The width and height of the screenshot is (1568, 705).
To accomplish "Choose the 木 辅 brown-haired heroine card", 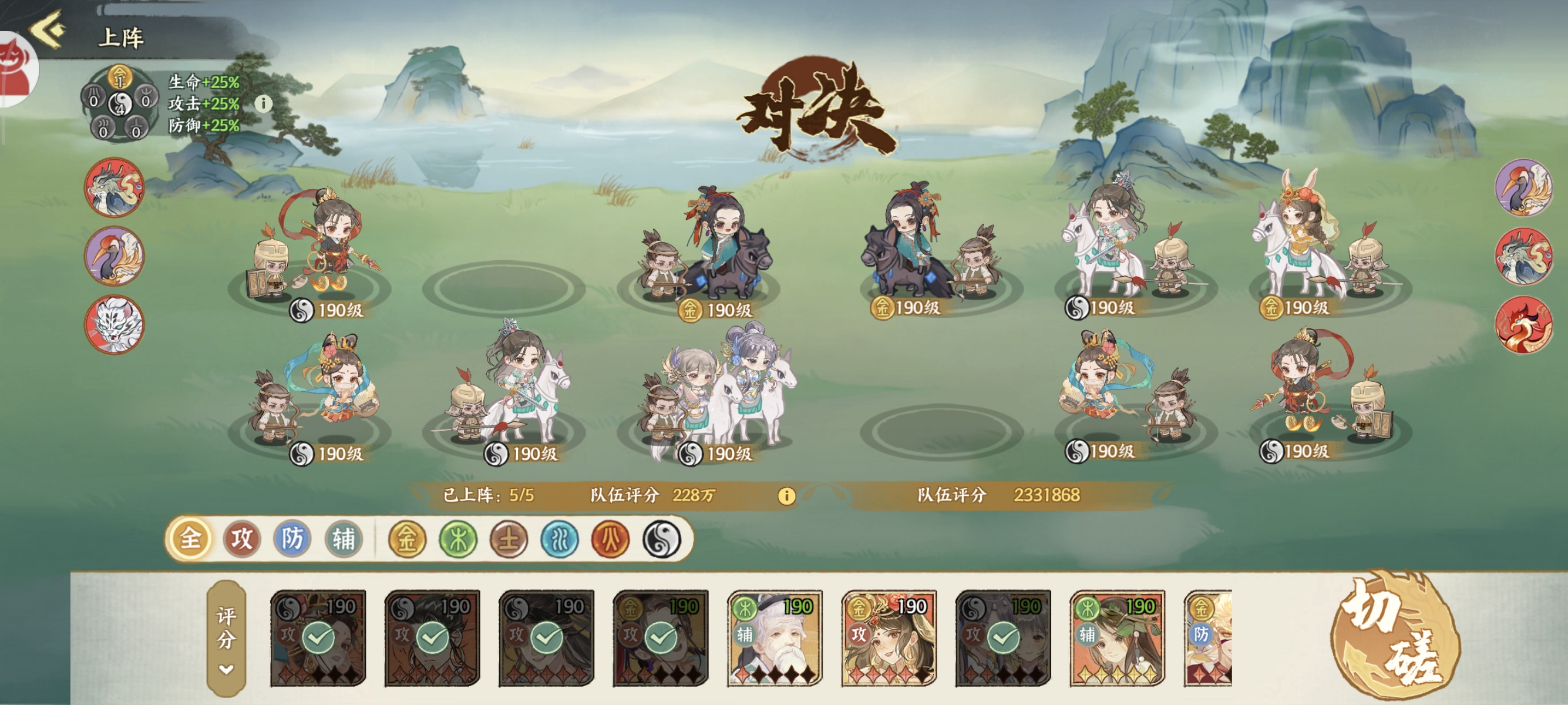I will 1117,638.
